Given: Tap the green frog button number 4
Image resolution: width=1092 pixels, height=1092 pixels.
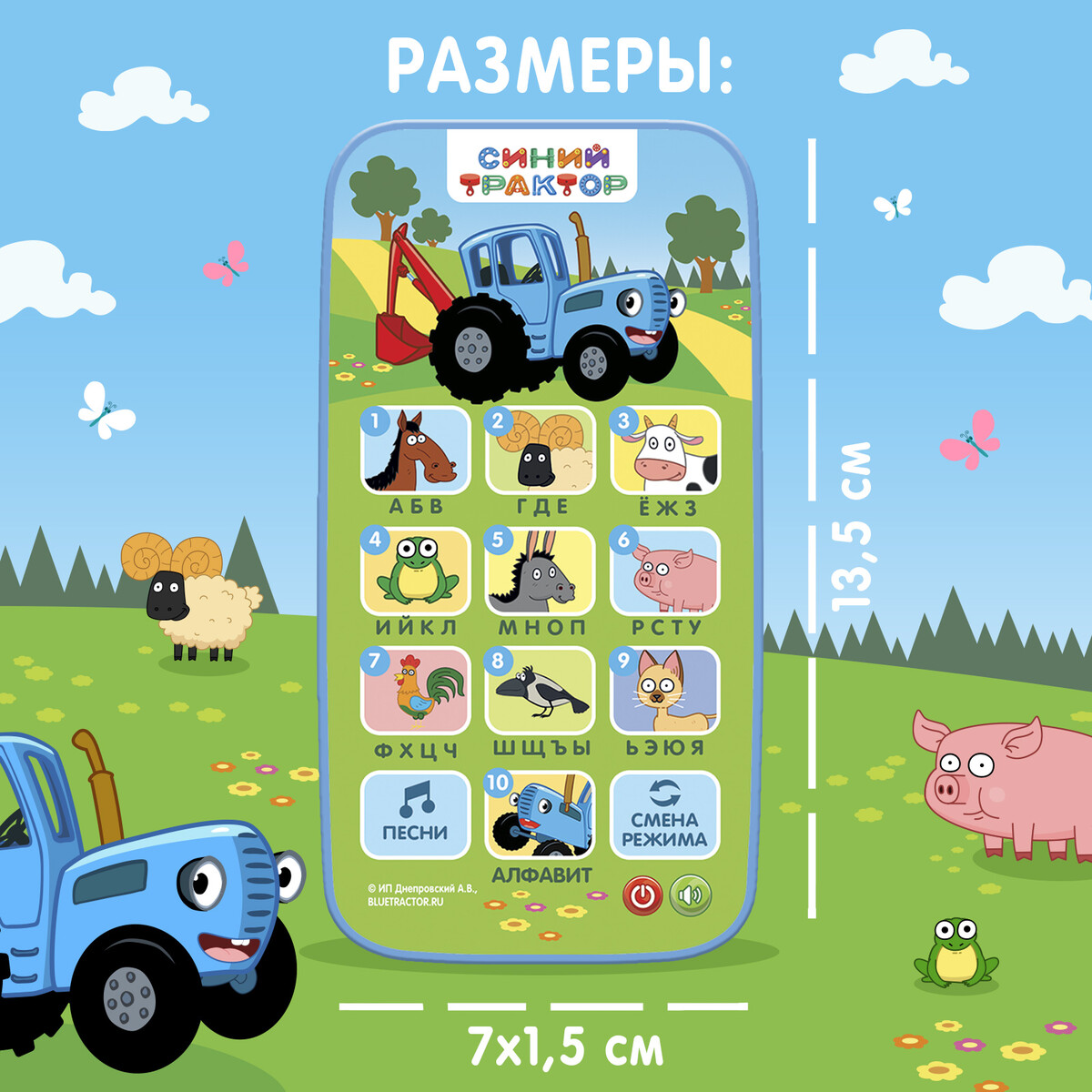Looking at the screenshot, I should pyautogui.click(x=416, y=571).
